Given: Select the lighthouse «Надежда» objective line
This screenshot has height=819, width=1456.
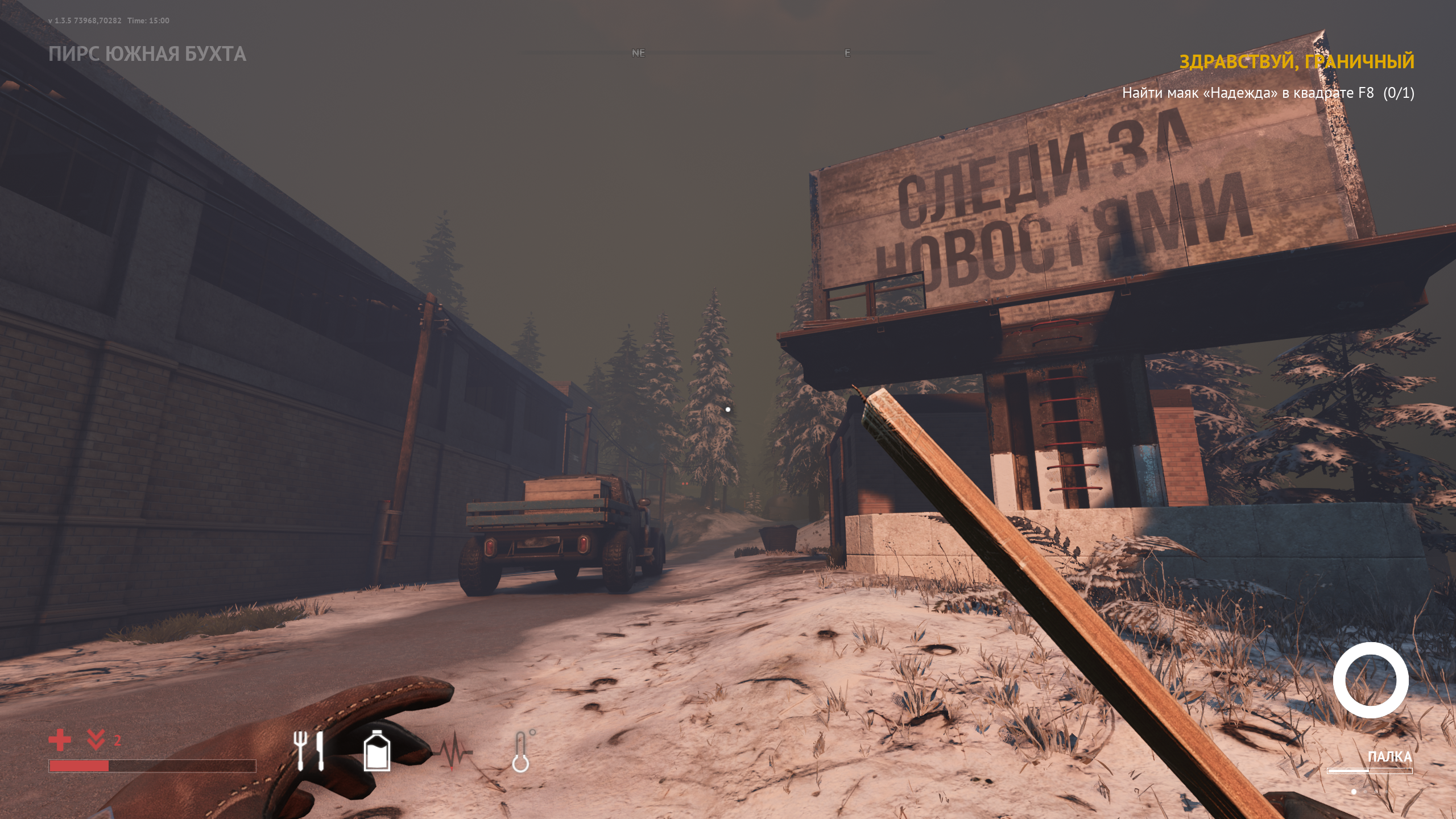Looking at the screenshot, I should [x=1268, y=93].
